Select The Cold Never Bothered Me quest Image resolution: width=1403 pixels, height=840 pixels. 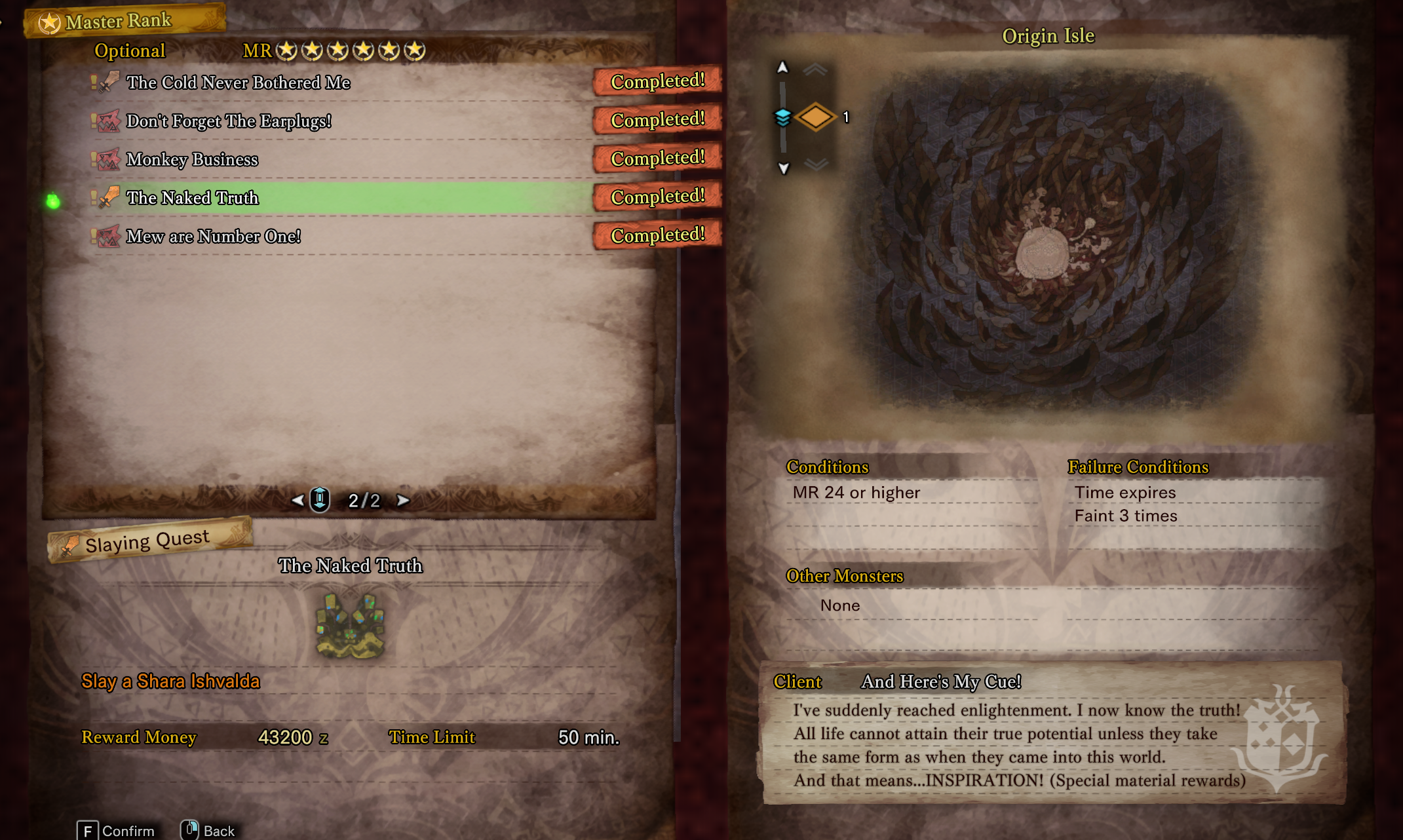[238, 83]
